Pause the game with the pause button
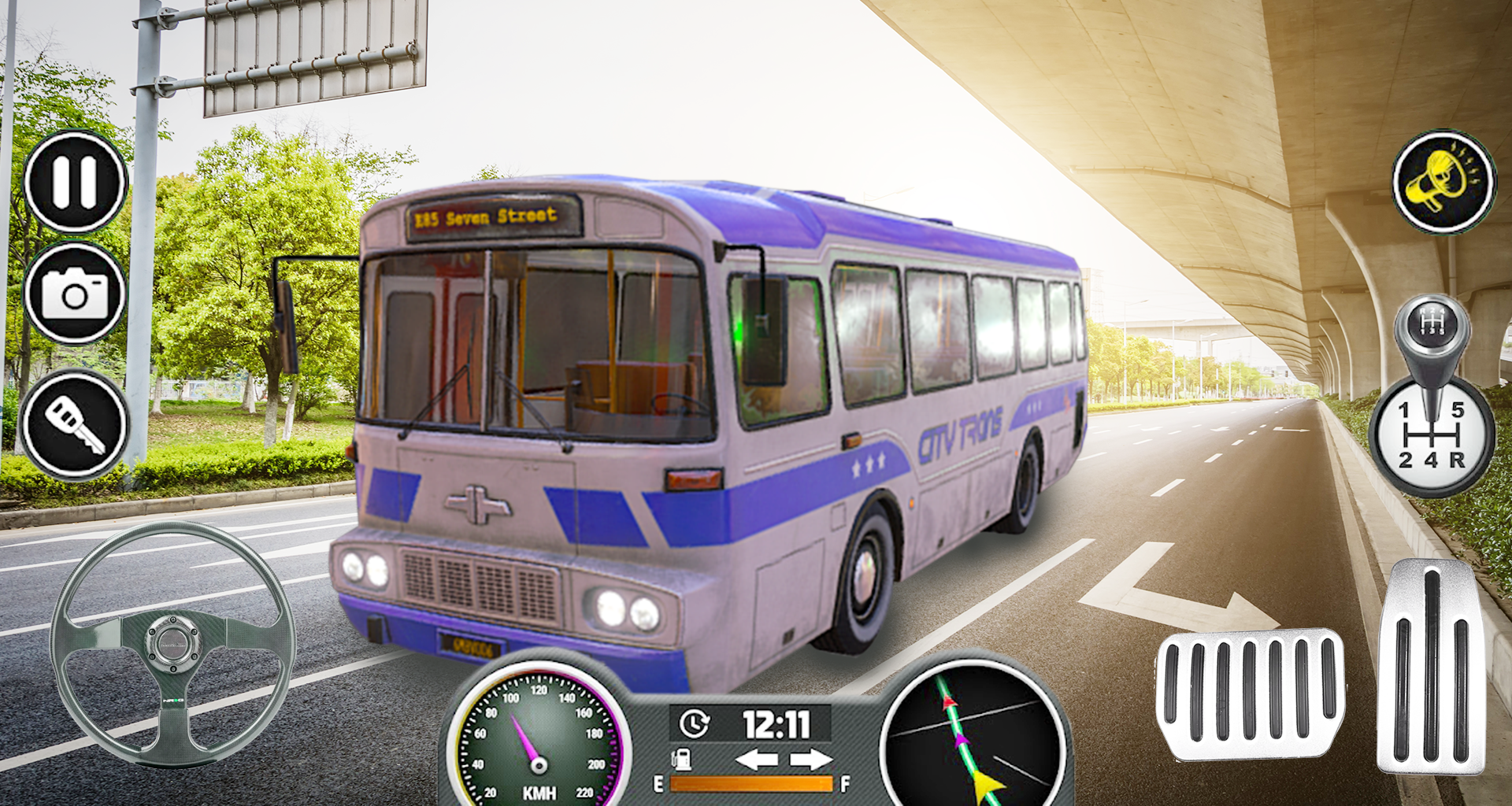This screenshot has height=806, width=1512. 75,182
